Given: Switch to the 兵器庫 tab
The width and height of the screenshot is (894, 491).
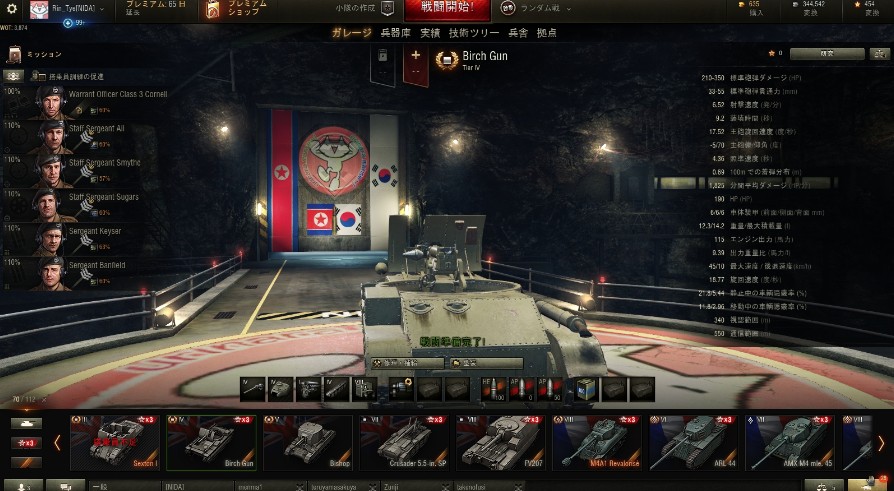Looking at the screenshot, I should 395,33.
